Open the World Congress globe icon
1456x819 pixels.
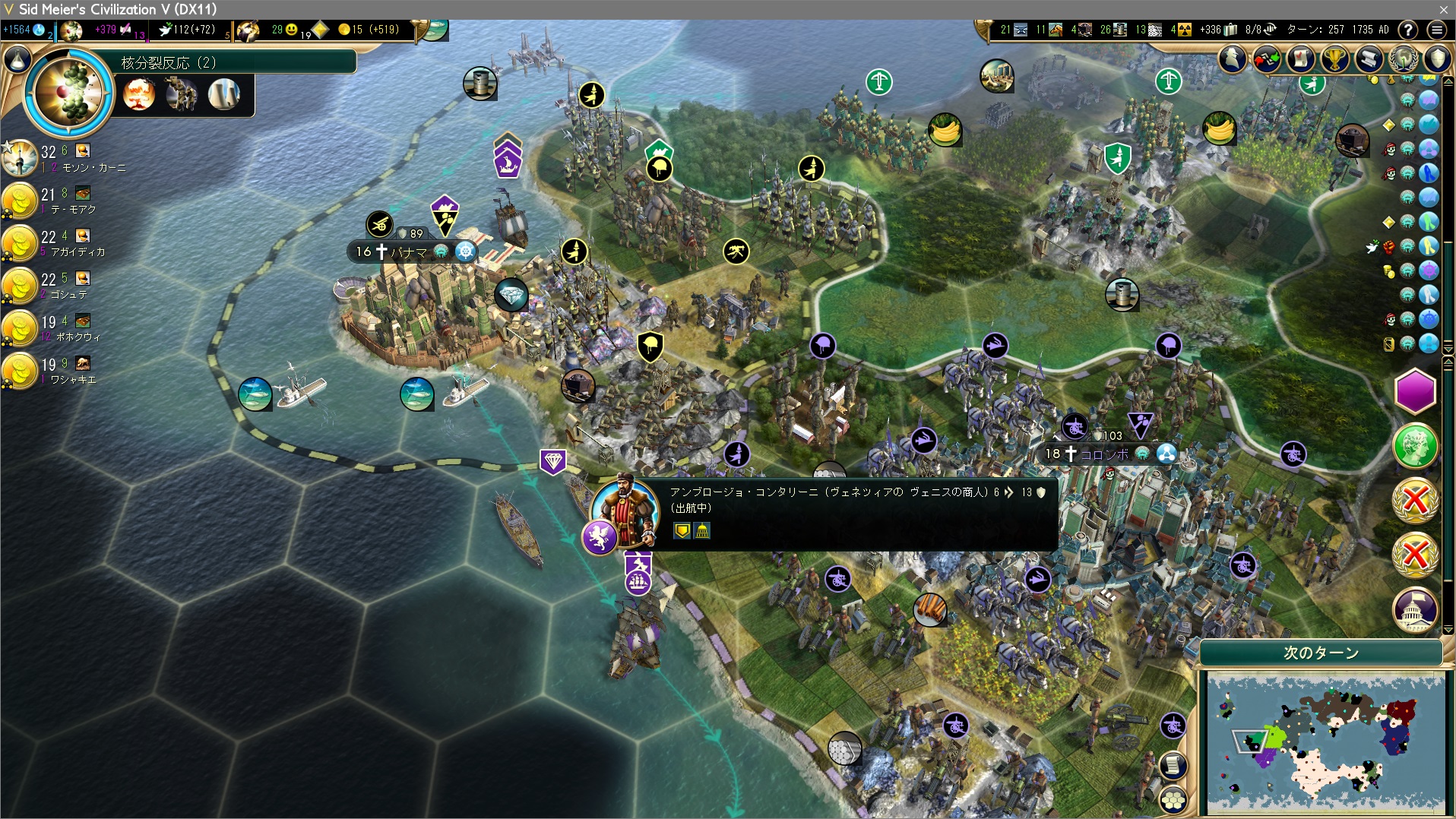pos(1403,59)
